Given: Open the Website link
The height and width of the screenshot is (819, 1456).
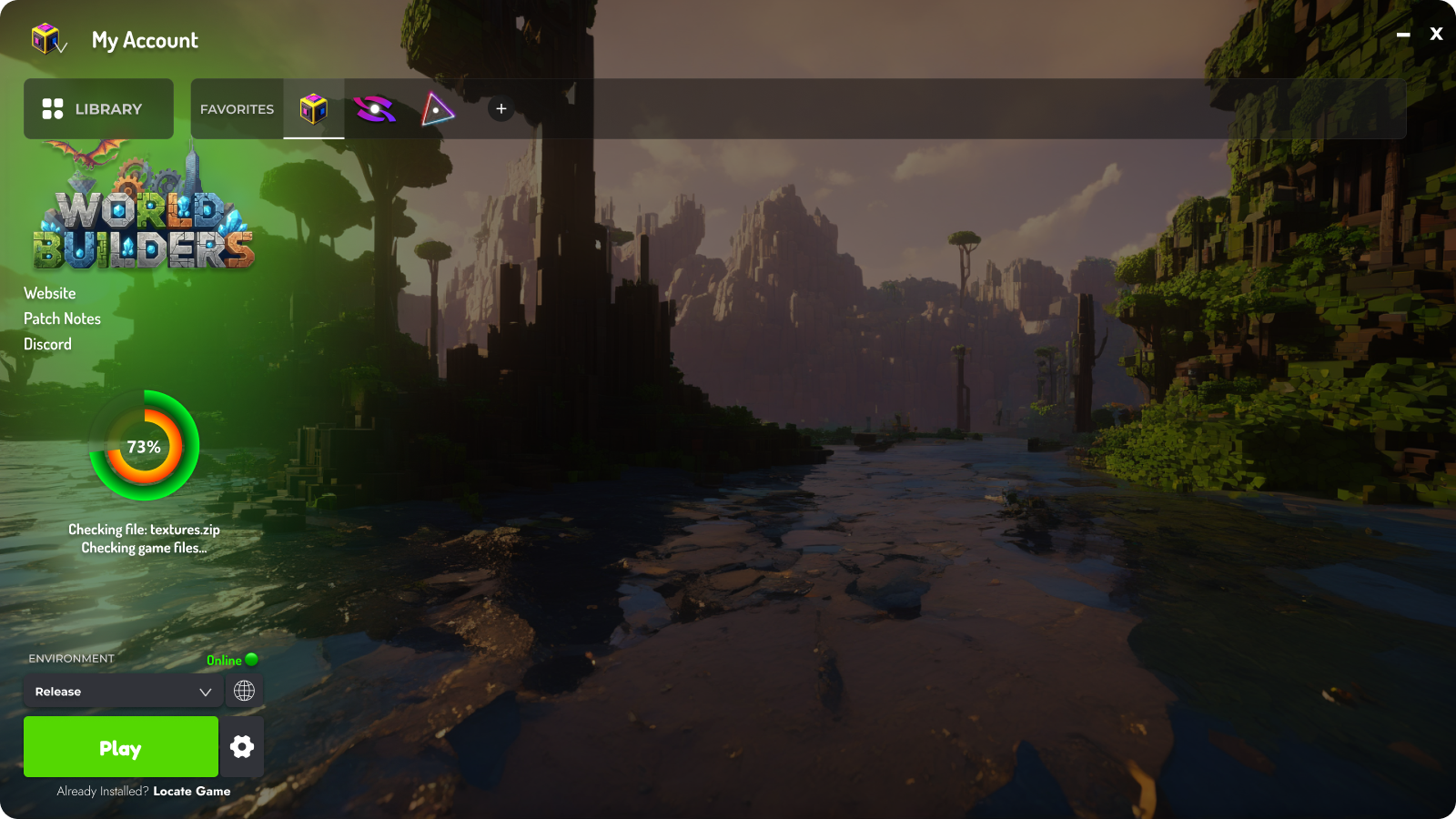Looking at the screenshot, I should coord(50,293).
